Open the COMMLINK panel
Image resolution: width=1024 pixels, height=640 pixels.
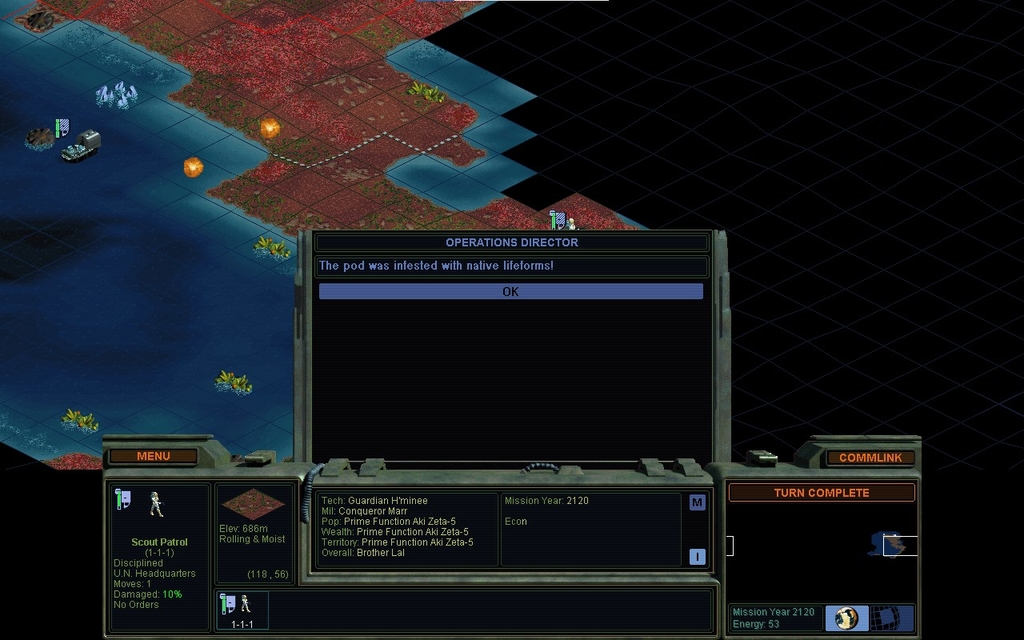click(x=870, y=457)
